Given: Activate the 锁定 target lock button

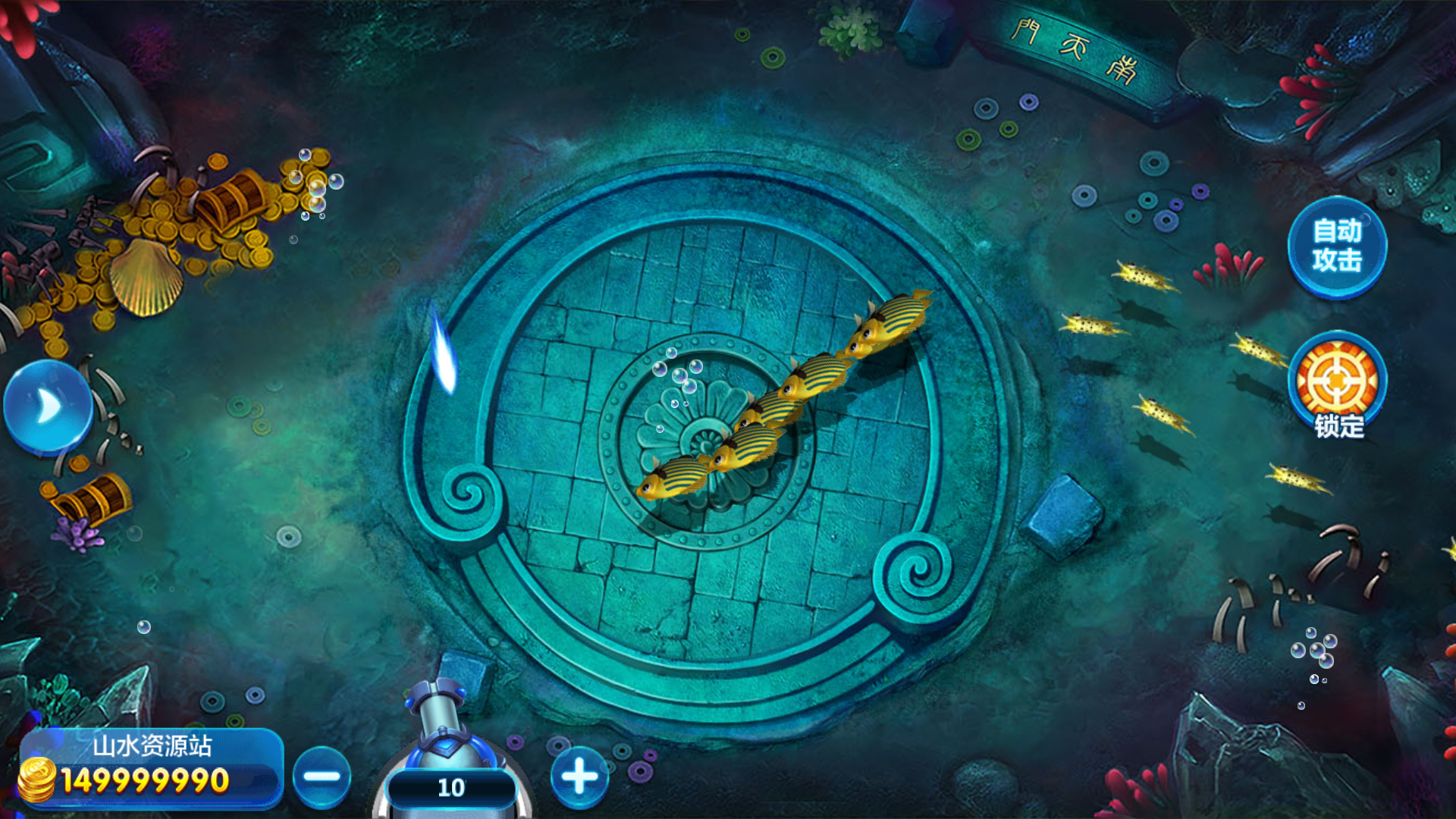Looking at the screenshot, I should click(x=1337, y=384).
